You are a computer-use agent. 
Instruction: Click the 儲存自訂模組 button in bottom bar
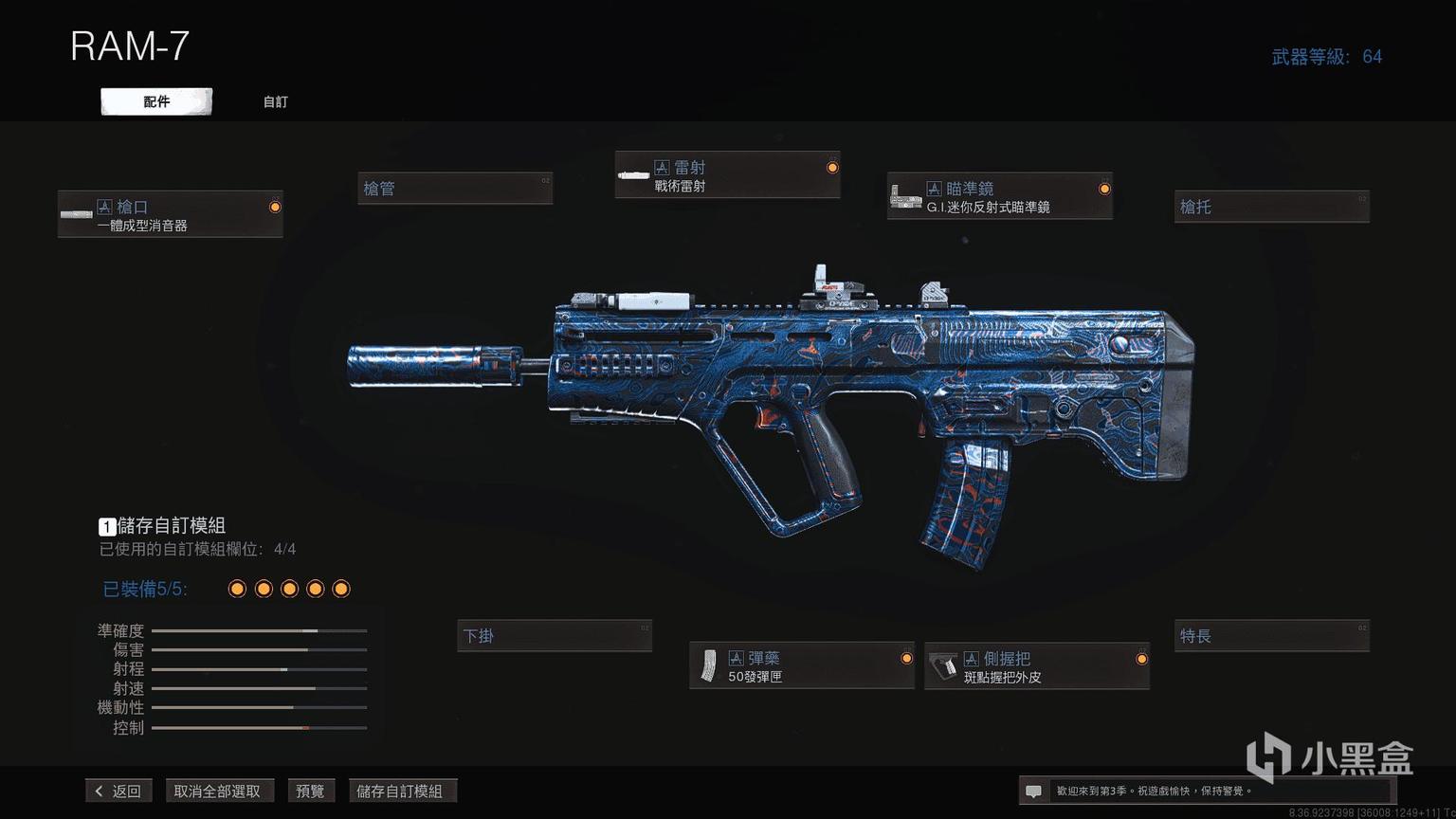[x=399, y=791]
